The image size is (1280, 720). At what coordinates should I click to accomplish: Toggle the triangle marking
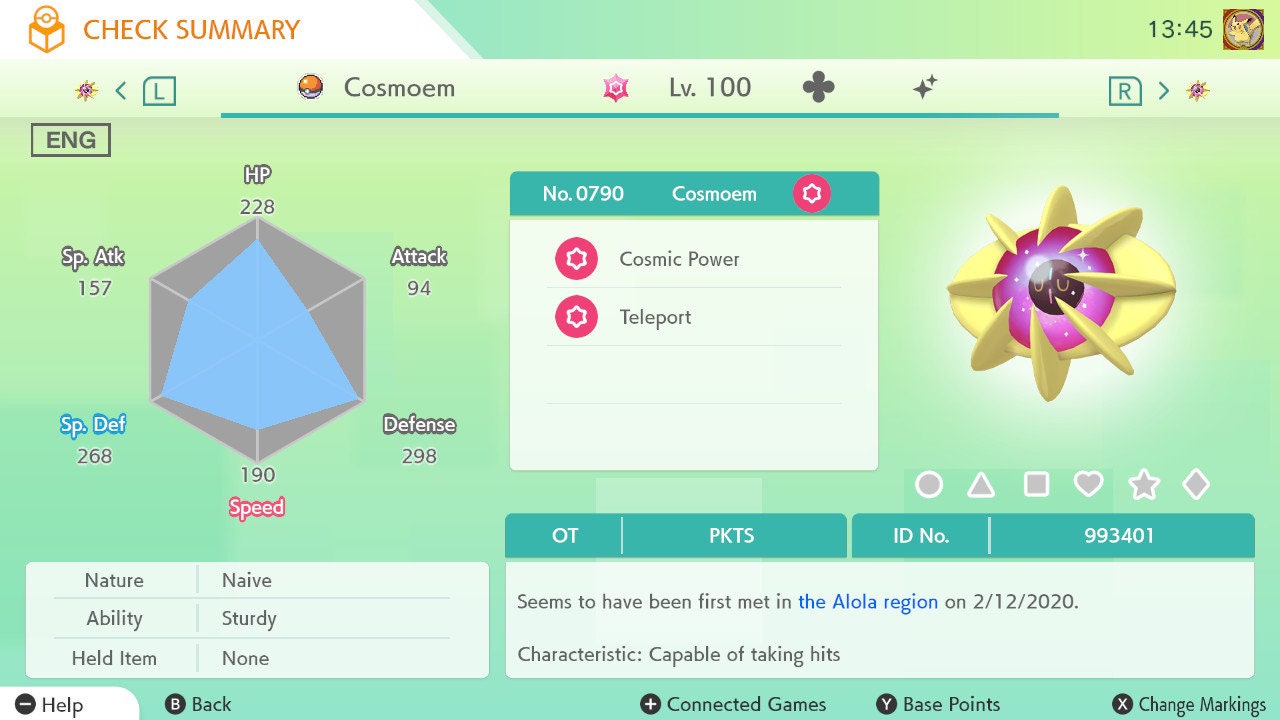(981, 485)
